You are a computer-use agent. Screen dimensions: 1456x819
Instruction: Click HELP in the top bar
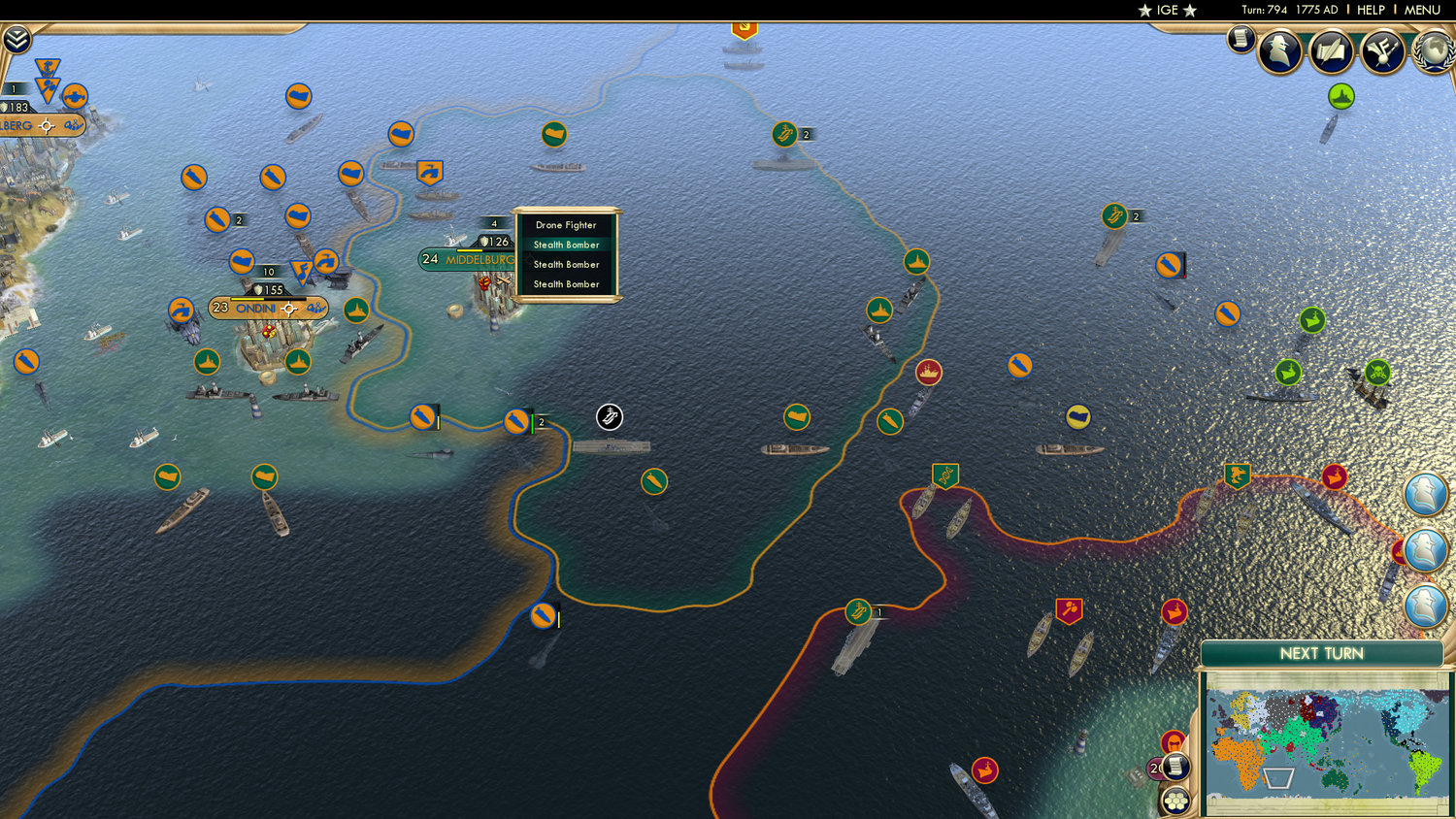(1371, 10)
